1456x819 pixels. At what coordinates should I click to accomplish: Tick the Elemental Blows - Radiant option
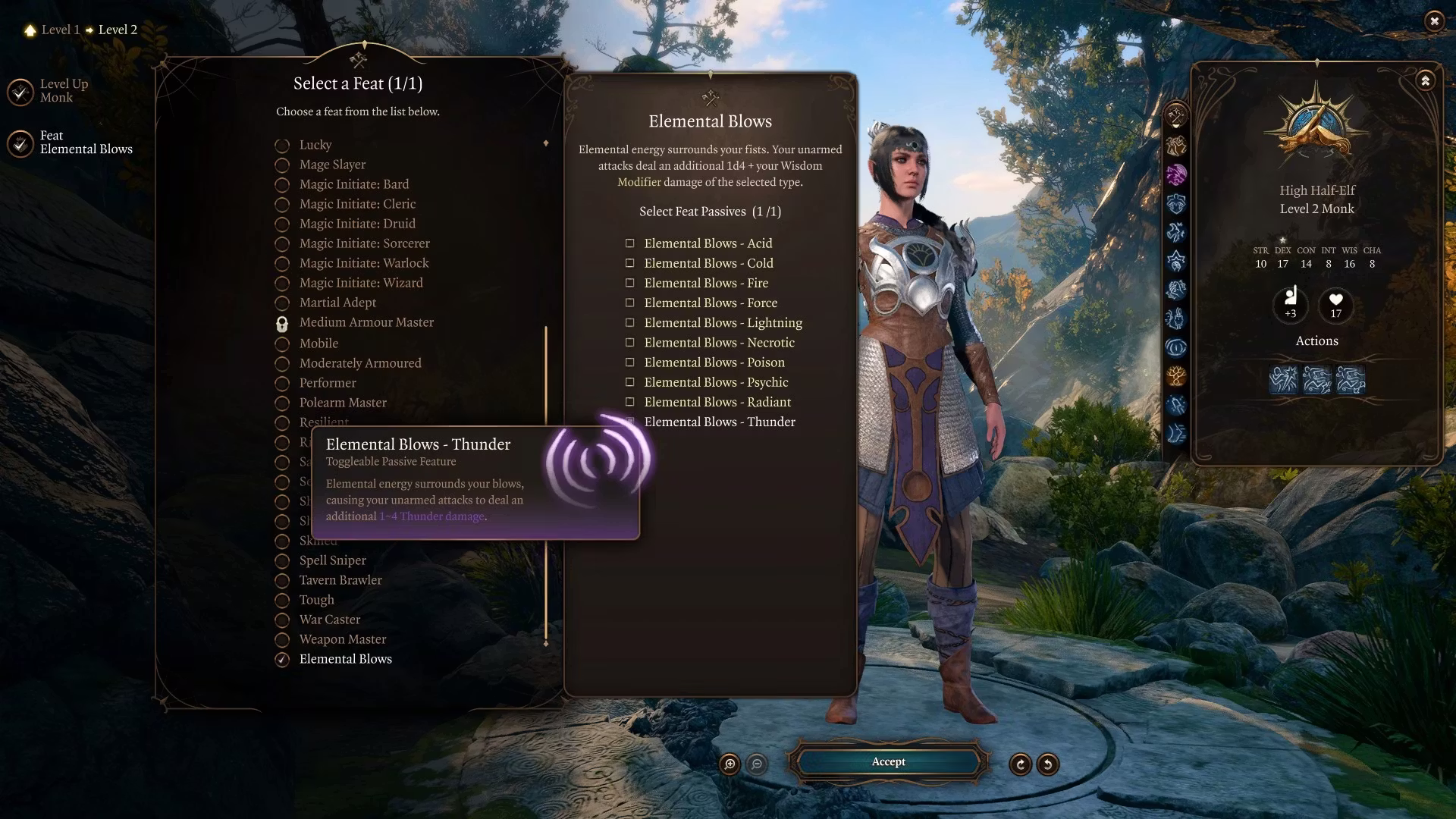pyautogui.click(x=629, y=402)
